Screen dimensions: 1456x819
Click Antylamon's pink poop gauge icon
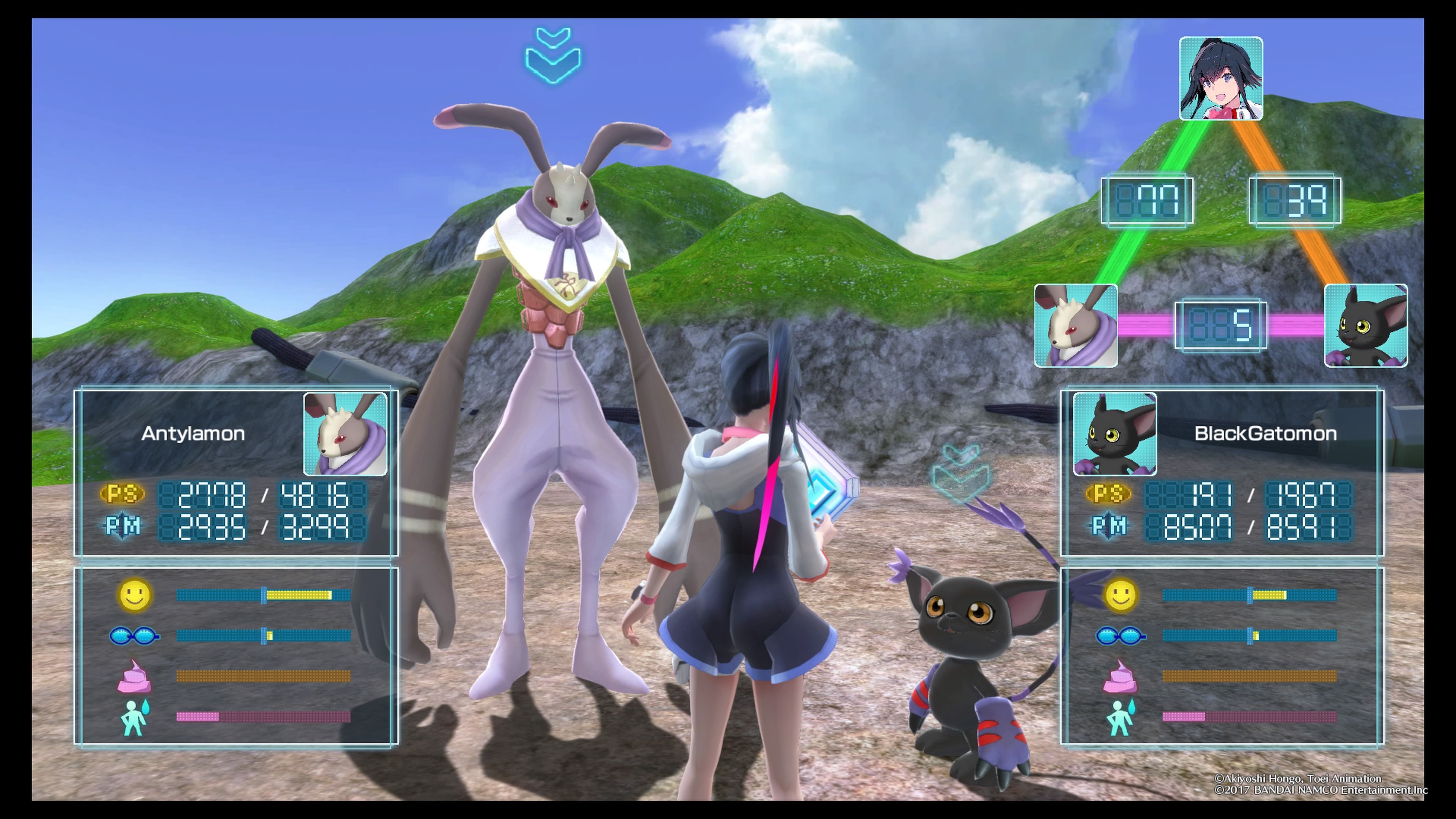[134, 676]
